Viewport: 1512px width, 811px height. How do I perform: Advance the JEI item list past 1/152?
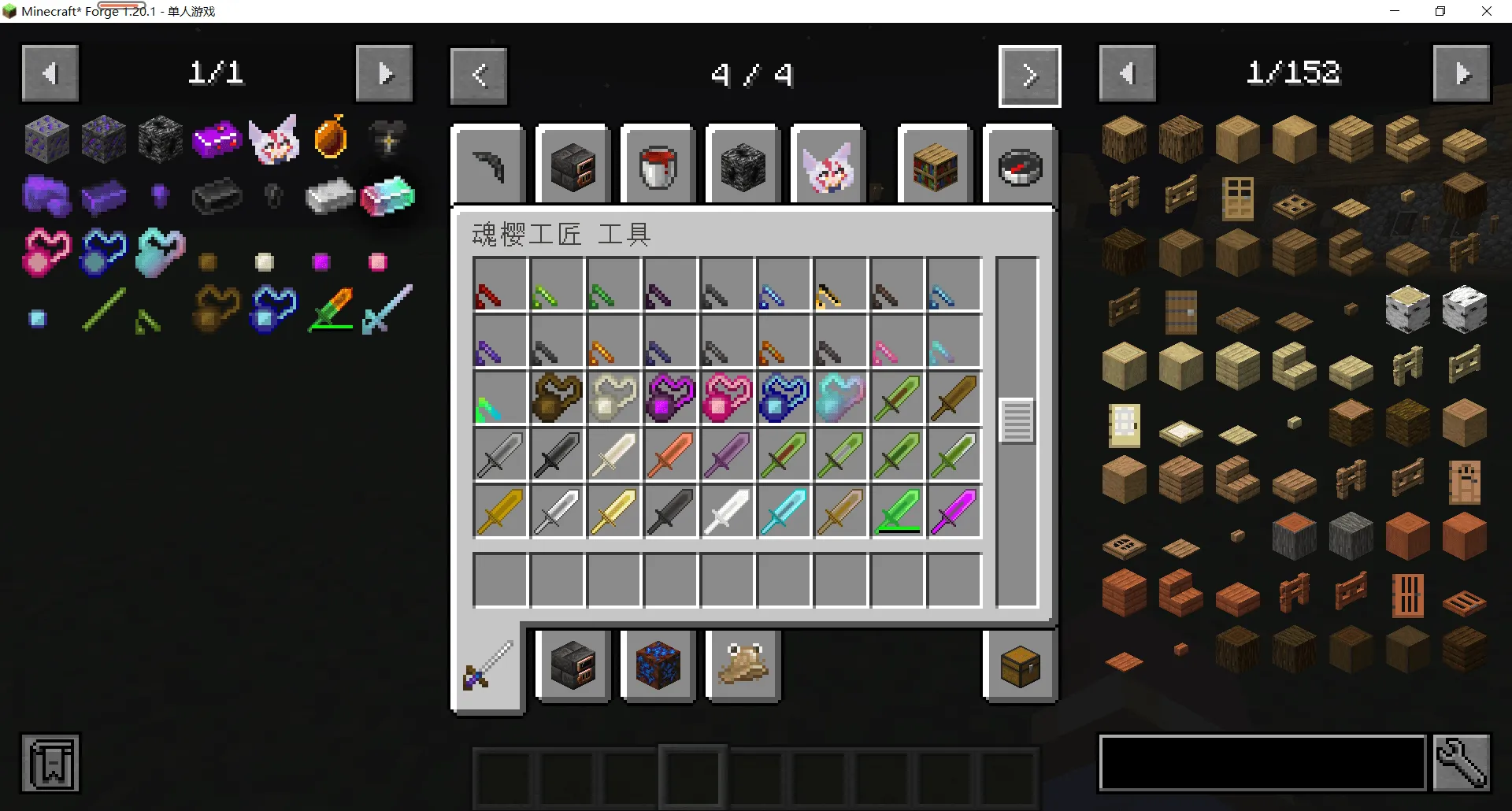(x=1462, y=72)
